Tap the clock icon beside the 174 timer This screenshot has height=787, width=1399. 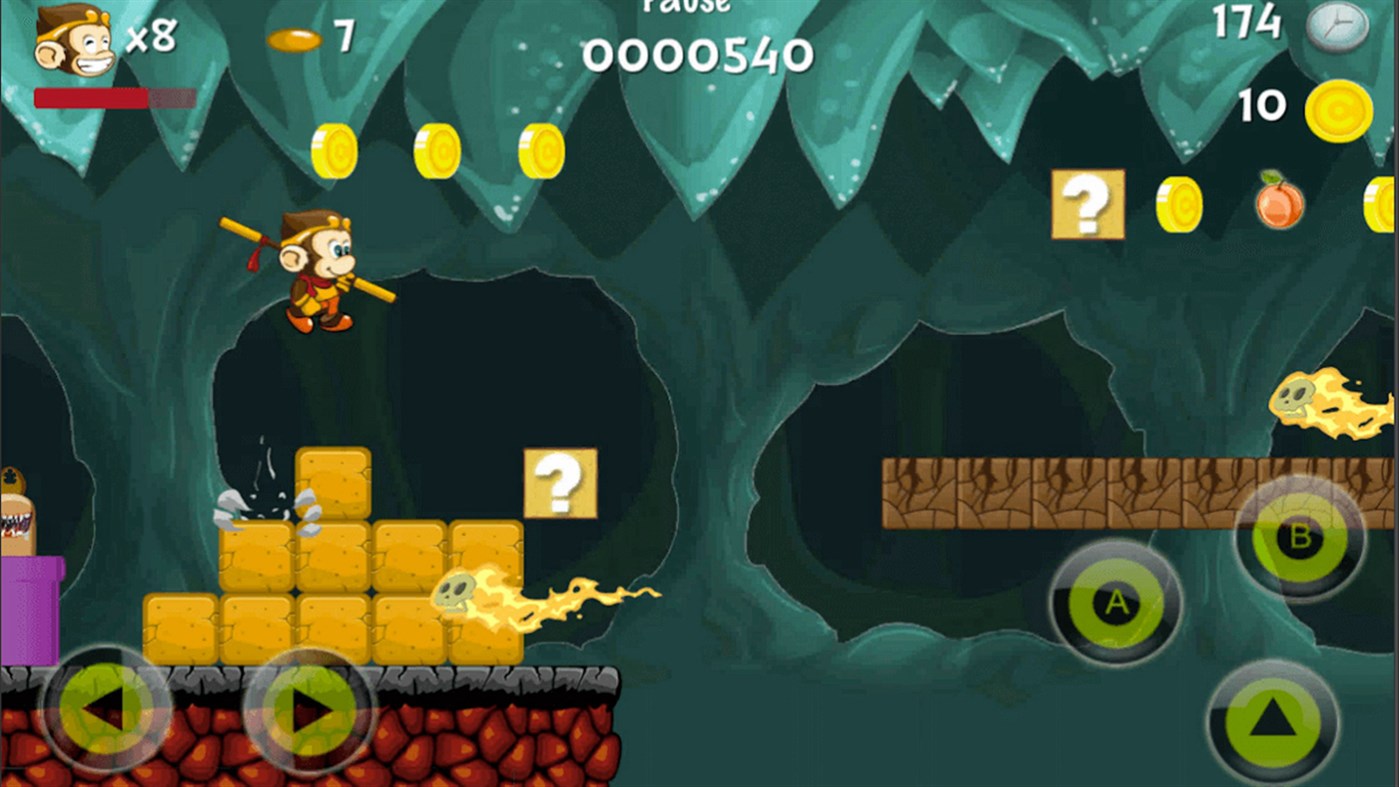pos(1337,27)
